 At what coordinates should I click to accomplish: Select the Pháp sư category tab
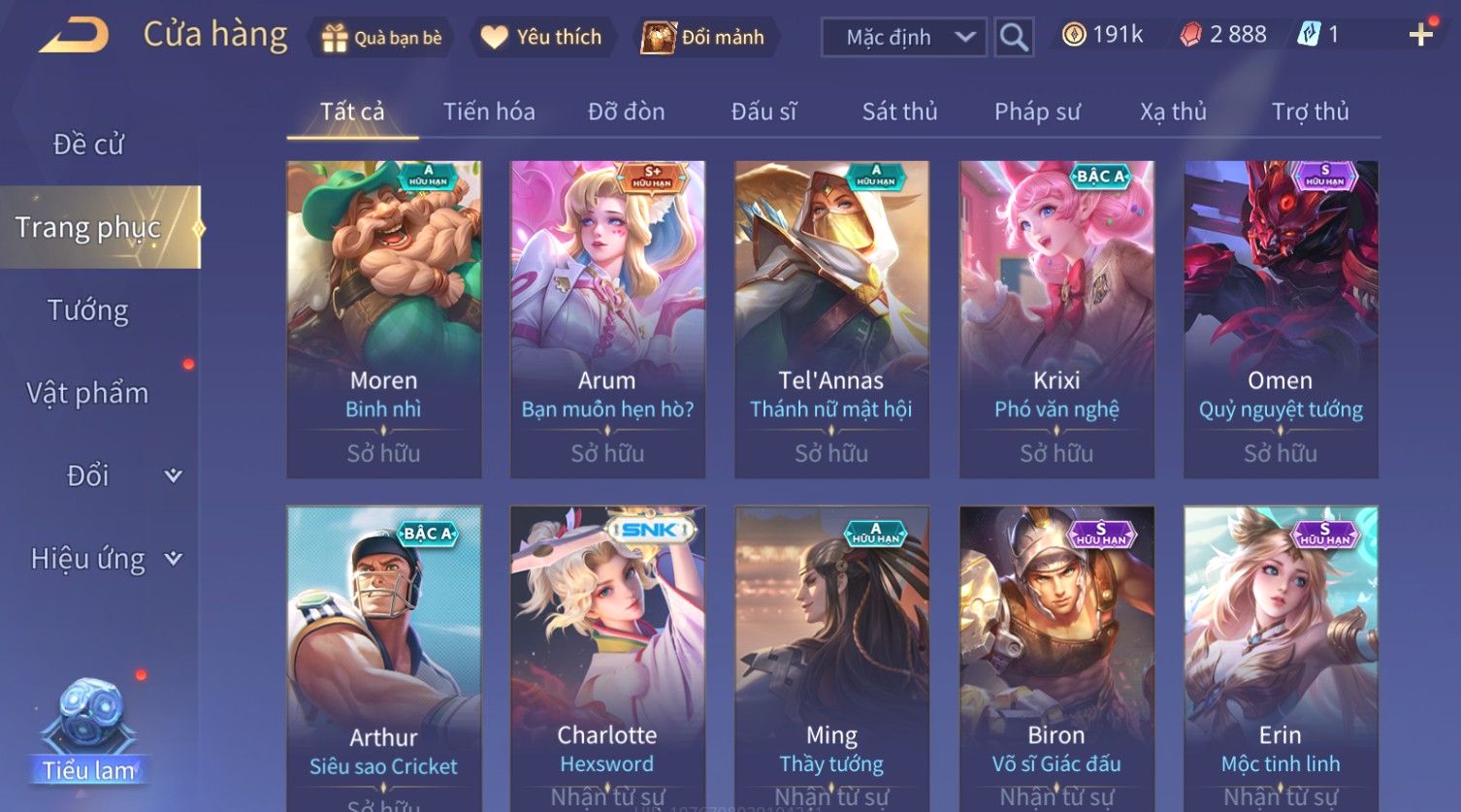[1036, 112]
